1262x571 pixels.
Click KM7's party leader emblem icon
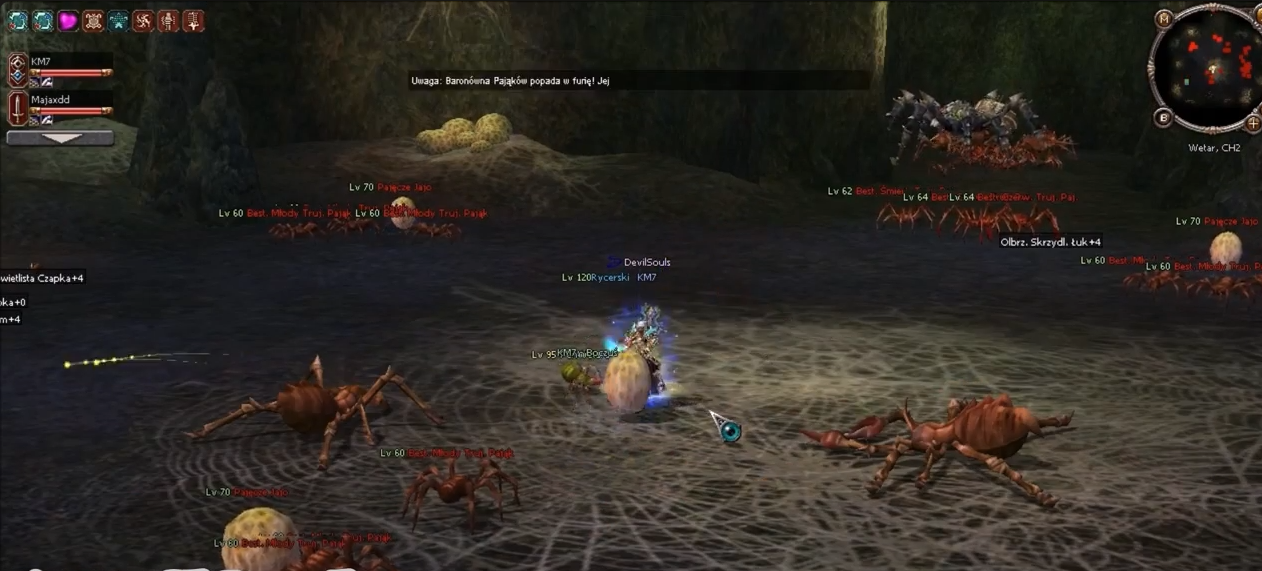click(x=17, y=68)
